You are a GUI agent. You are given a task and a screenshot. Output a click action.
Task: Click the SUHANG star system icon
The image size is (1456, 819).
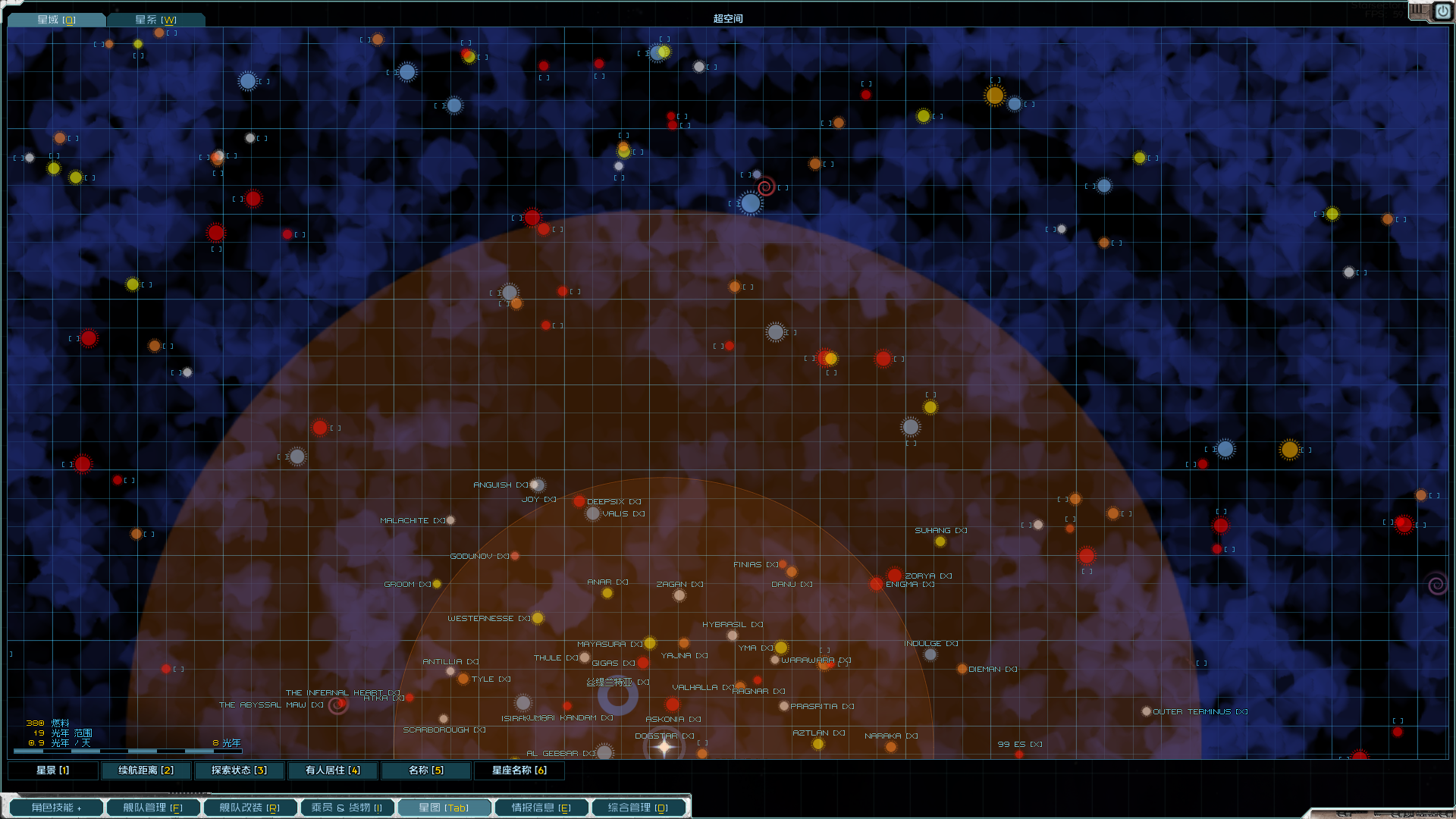940,541
